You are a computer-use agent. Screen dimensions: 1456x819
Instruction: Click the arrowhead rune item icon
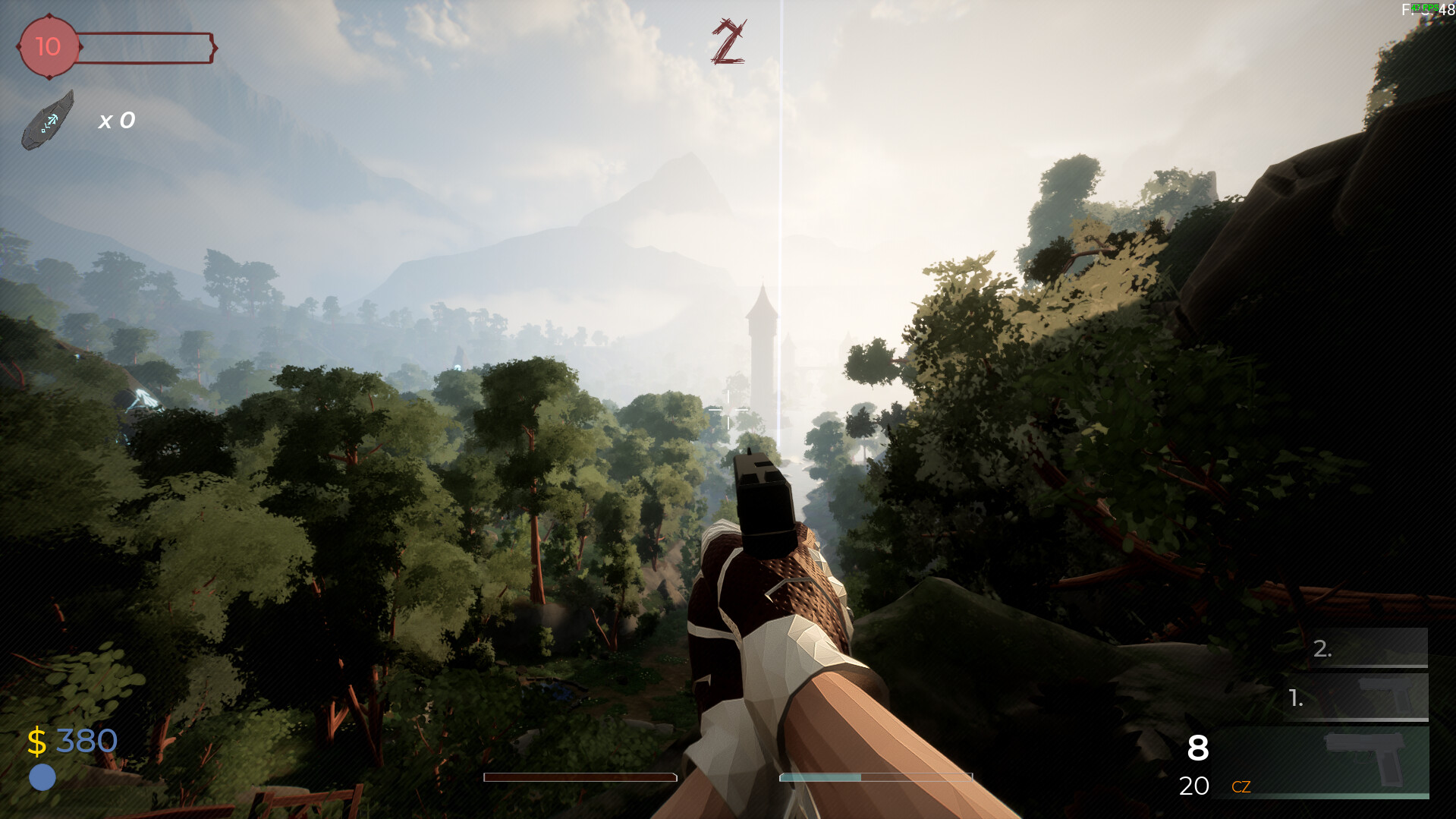pyautogui.click(x=50, y=118)
